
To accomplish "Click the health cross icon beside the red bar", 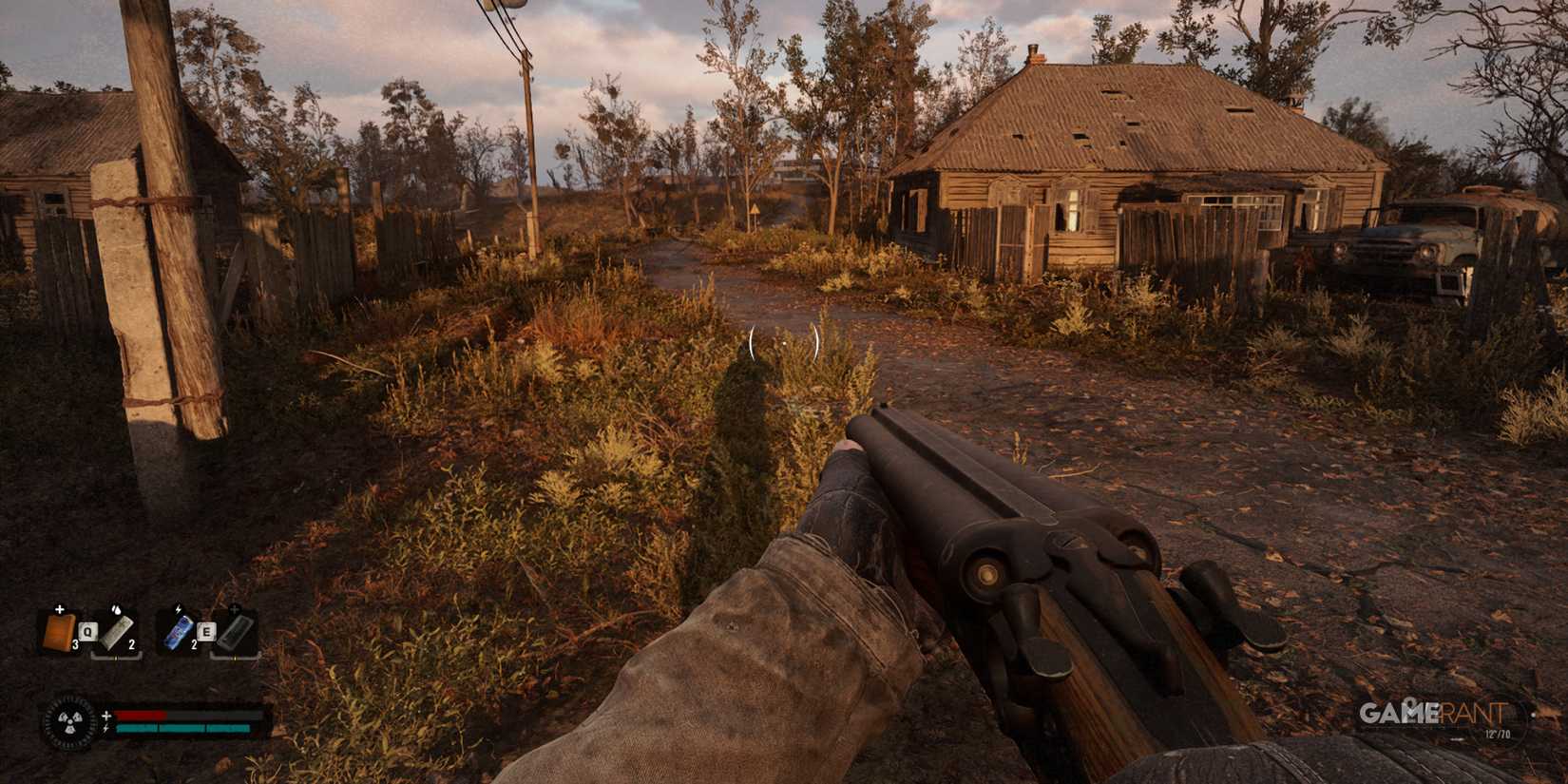I will pos(106,715).
